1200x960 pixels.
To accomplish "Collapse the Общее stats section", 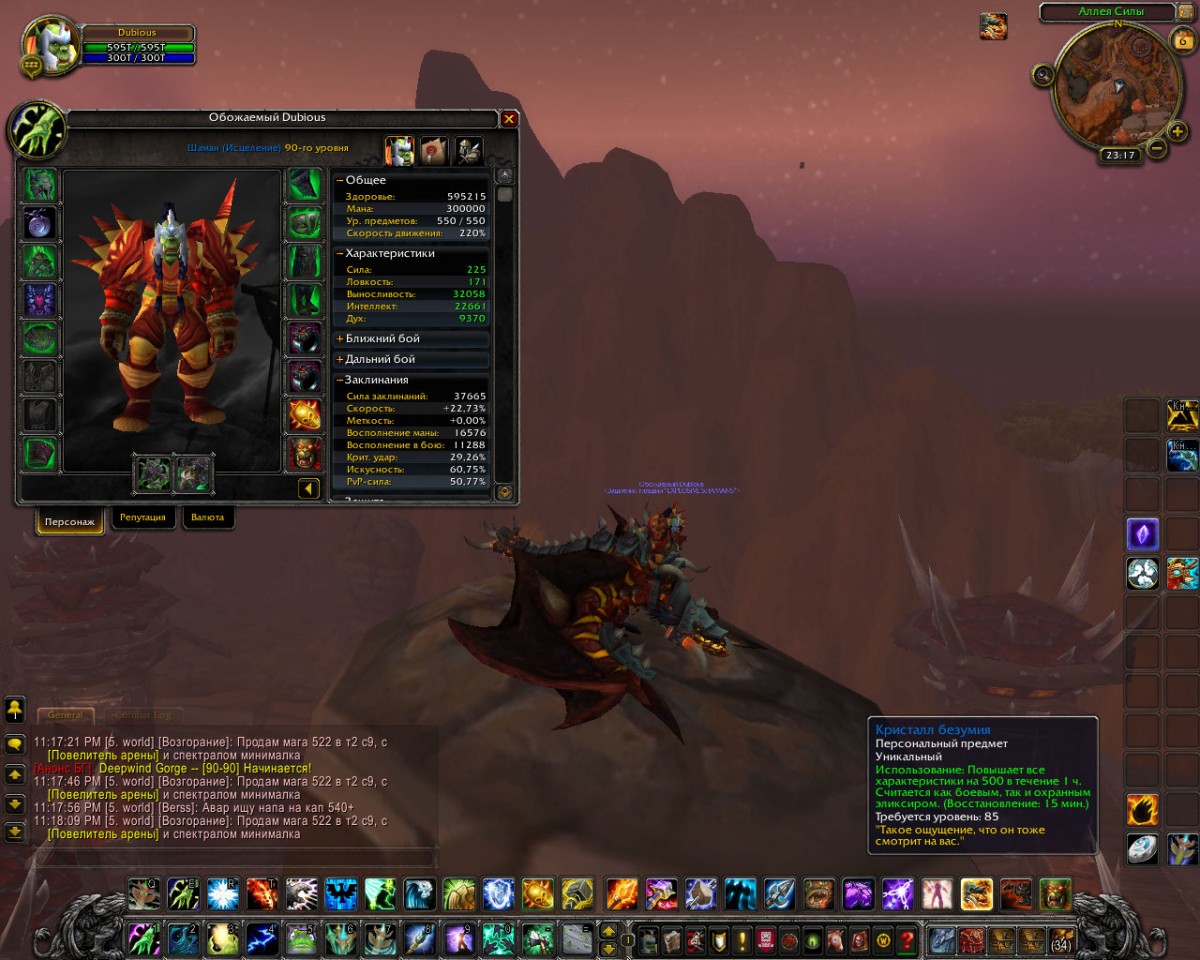I will (340, 180).
